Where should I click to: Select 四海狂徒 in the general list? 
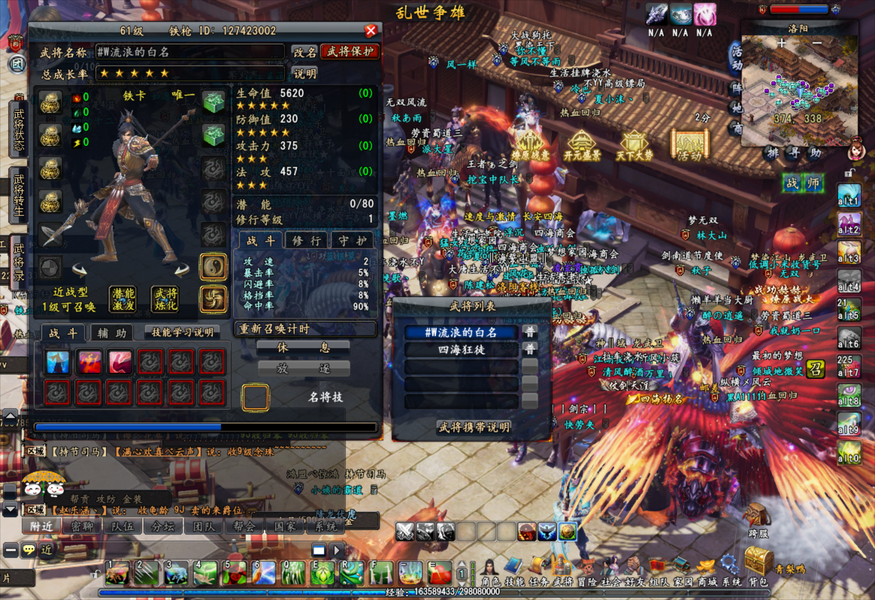pyautogui.click(x=461, y=350)
